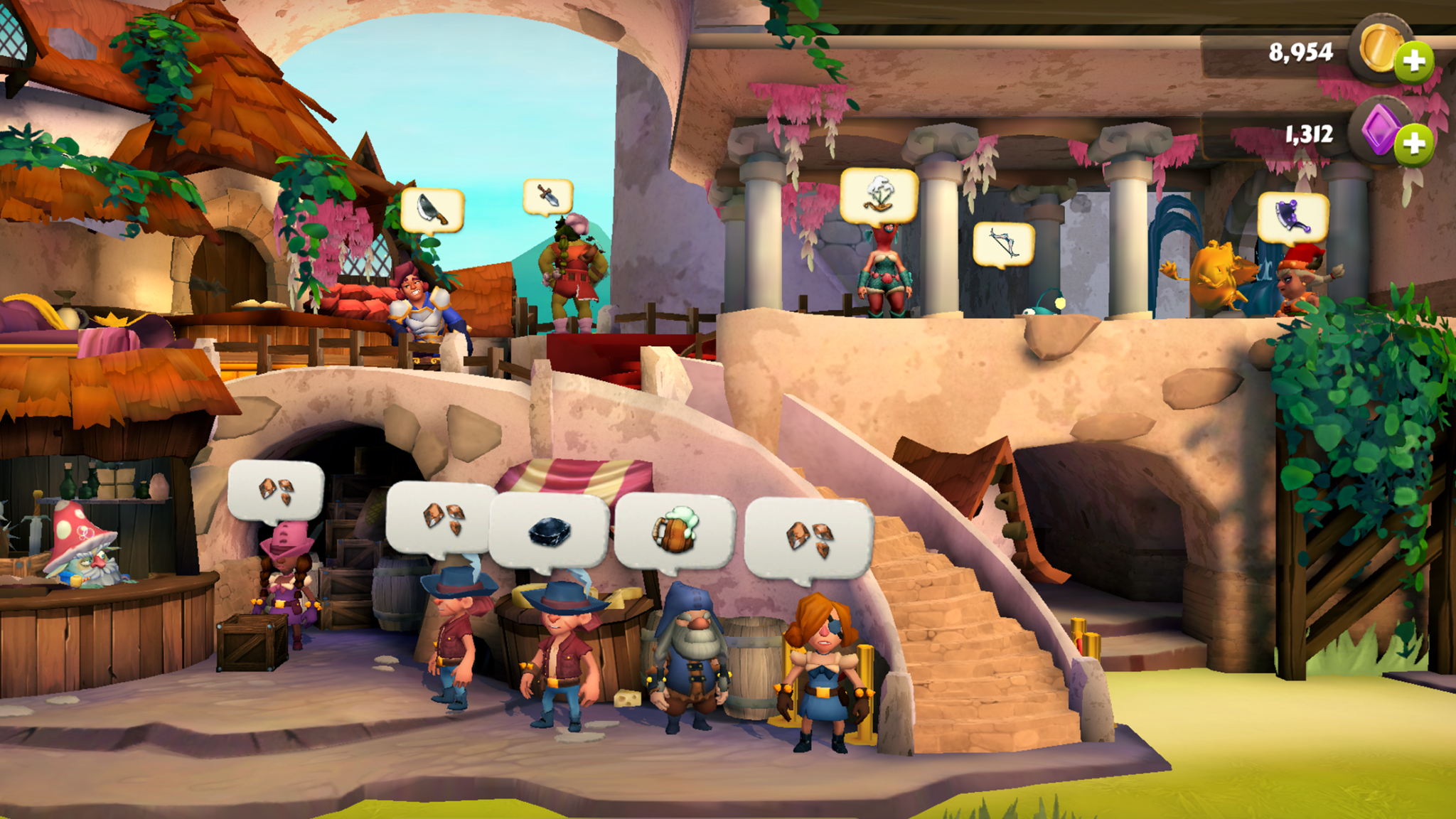The height and width of the screenshot is (819, 1456).
Task: Select the black coal lump request bubble
Action: [x=550, y=531]
